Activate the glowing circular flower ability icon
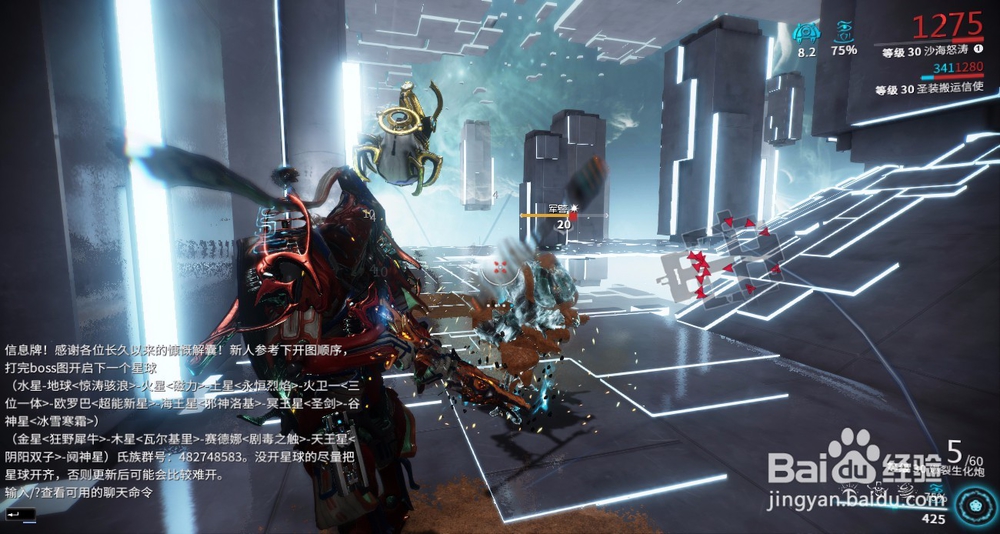 972,502
